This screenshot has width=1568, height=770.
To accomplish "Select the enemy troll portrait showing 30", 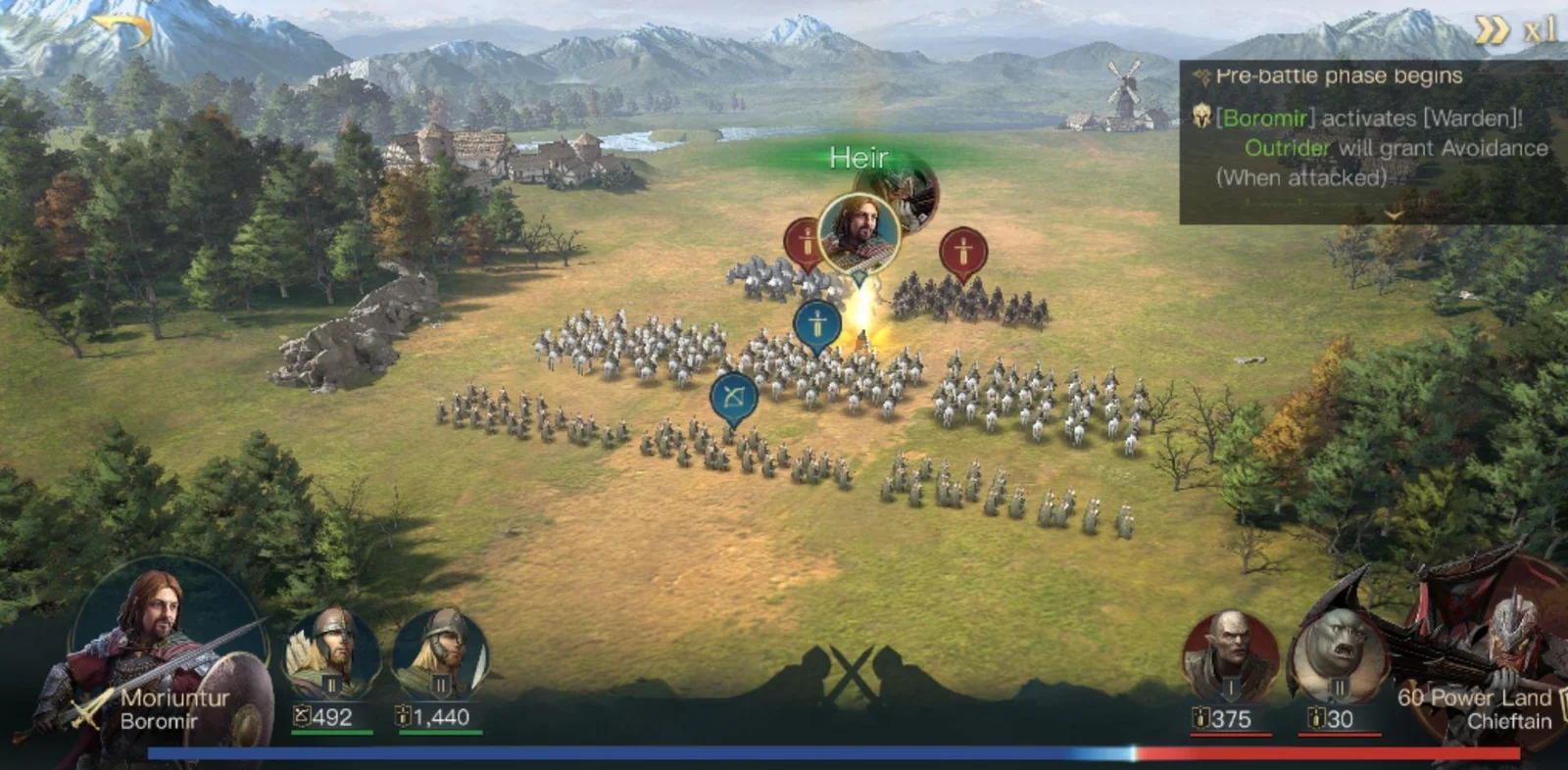I will 1337,656.
